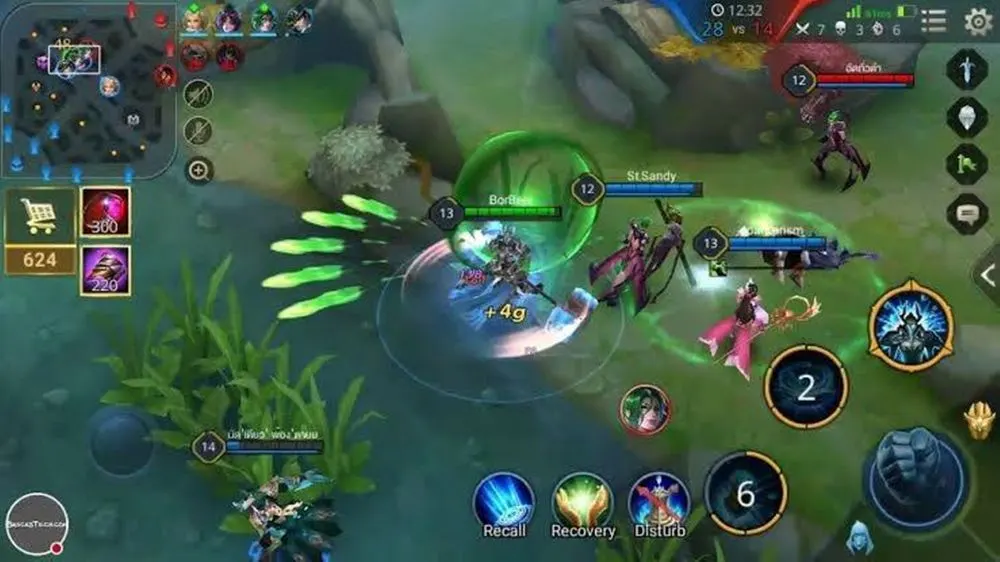
Task: Activate the Recall spell
Action: point(504,500)
